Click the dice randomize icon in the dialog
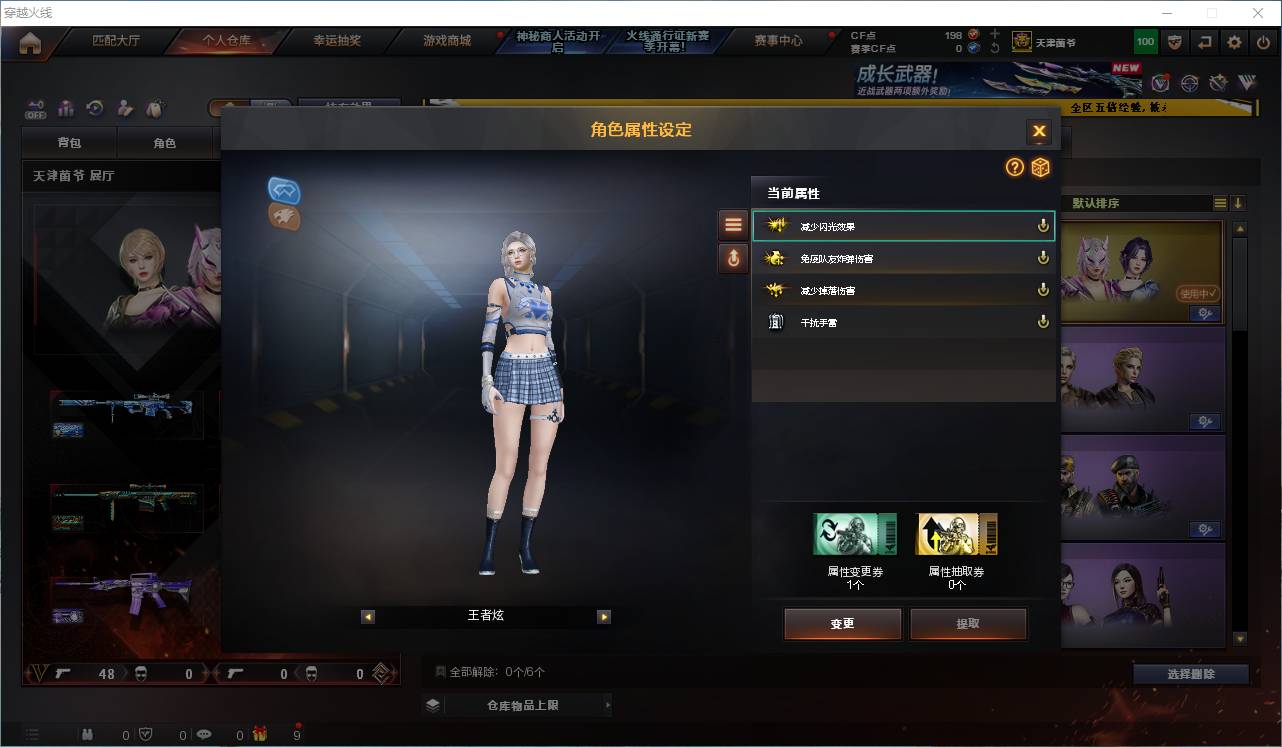The image size is (1282, 747). click(1040, 168)
